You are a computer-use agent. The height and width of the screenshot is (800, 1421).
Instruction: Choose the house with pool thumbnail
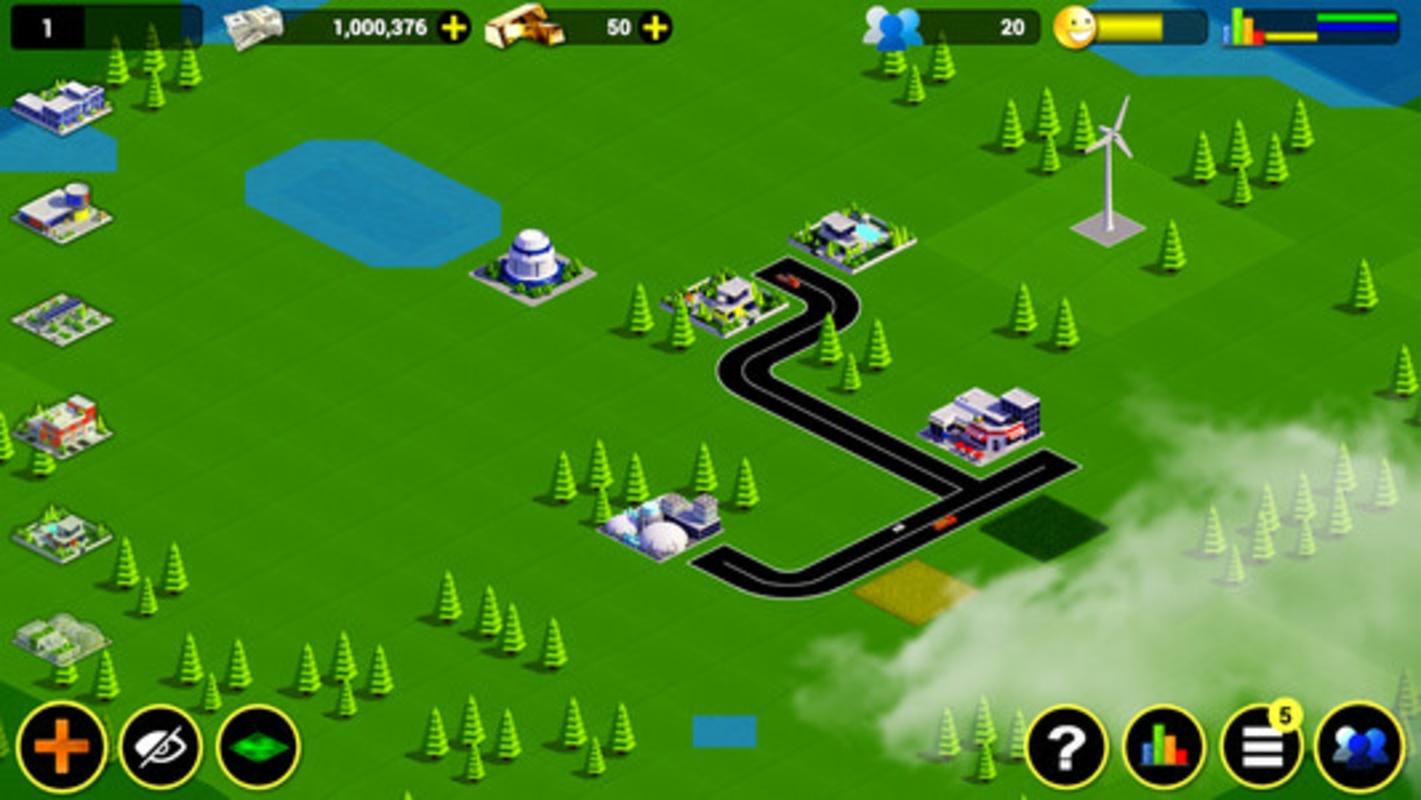click(62, 533)
